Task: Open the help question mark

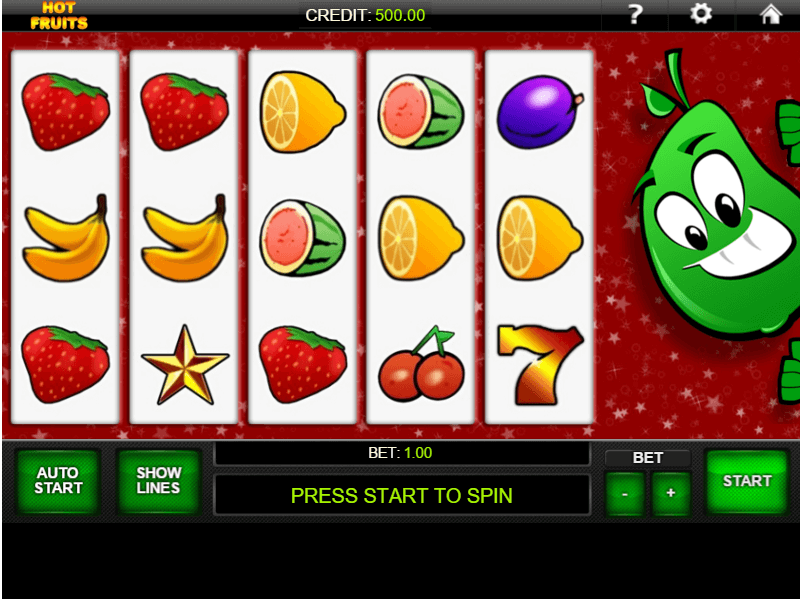Action: click(x=634, y=14)
